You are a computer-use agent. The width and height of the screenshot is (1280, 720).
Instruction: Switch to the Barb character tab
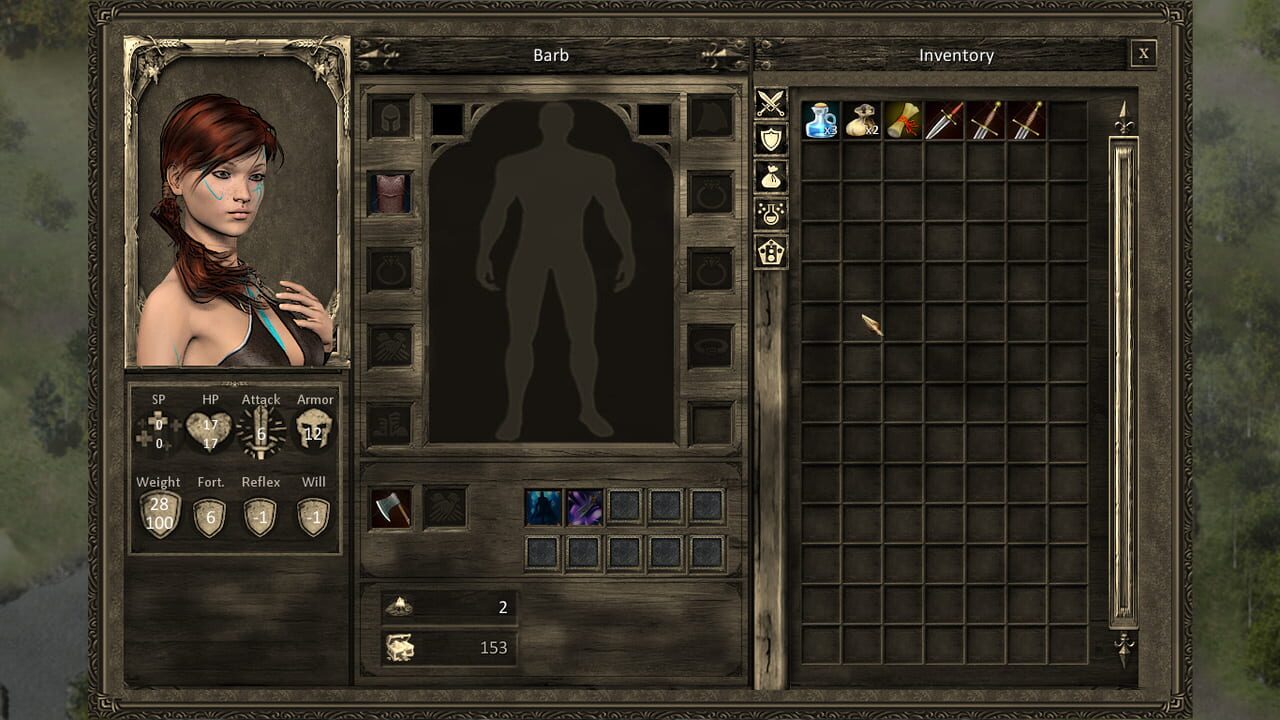point(551,55)
